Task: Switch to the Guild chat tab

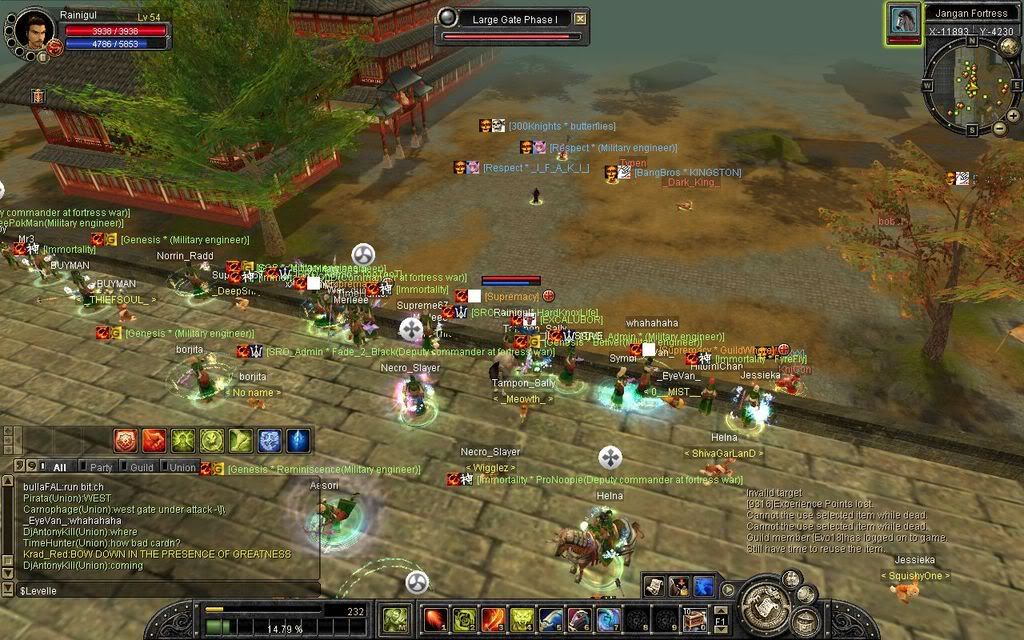Action: pyautogui.click(x=141, y=467)
